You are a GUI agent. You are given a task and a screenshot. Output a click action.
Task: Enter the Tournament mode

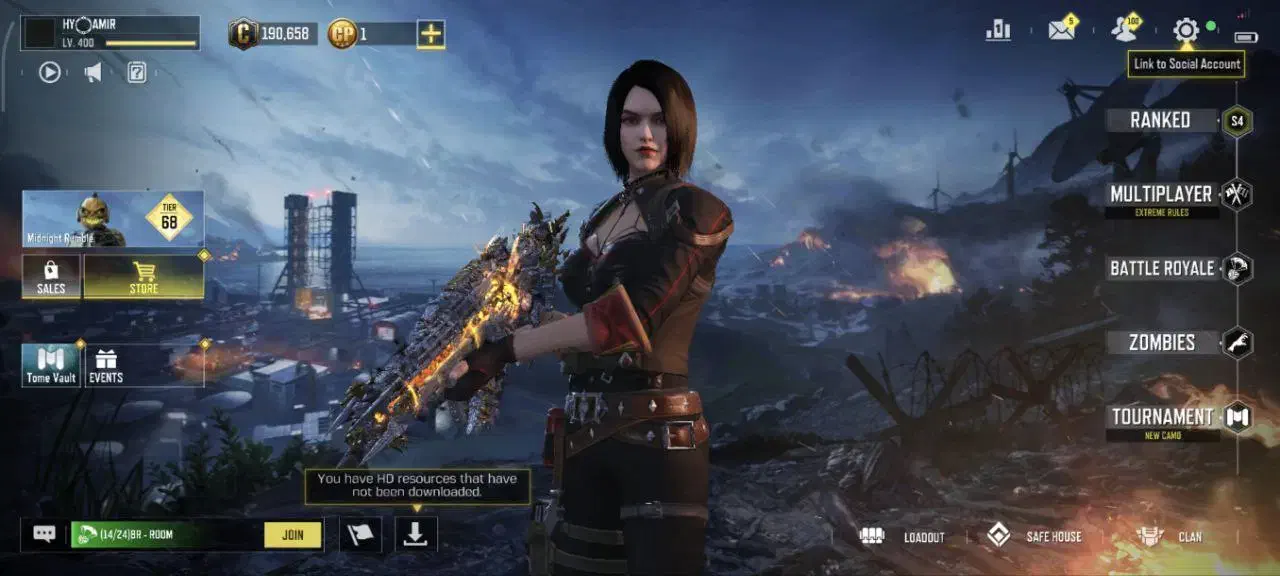coord(1162,417)
